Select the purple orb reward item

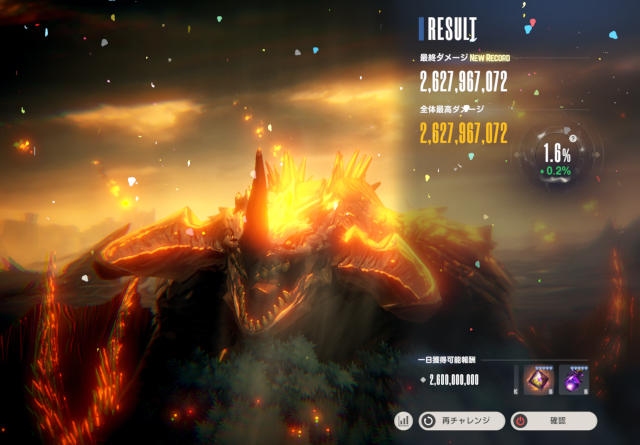tap(574, 379)
